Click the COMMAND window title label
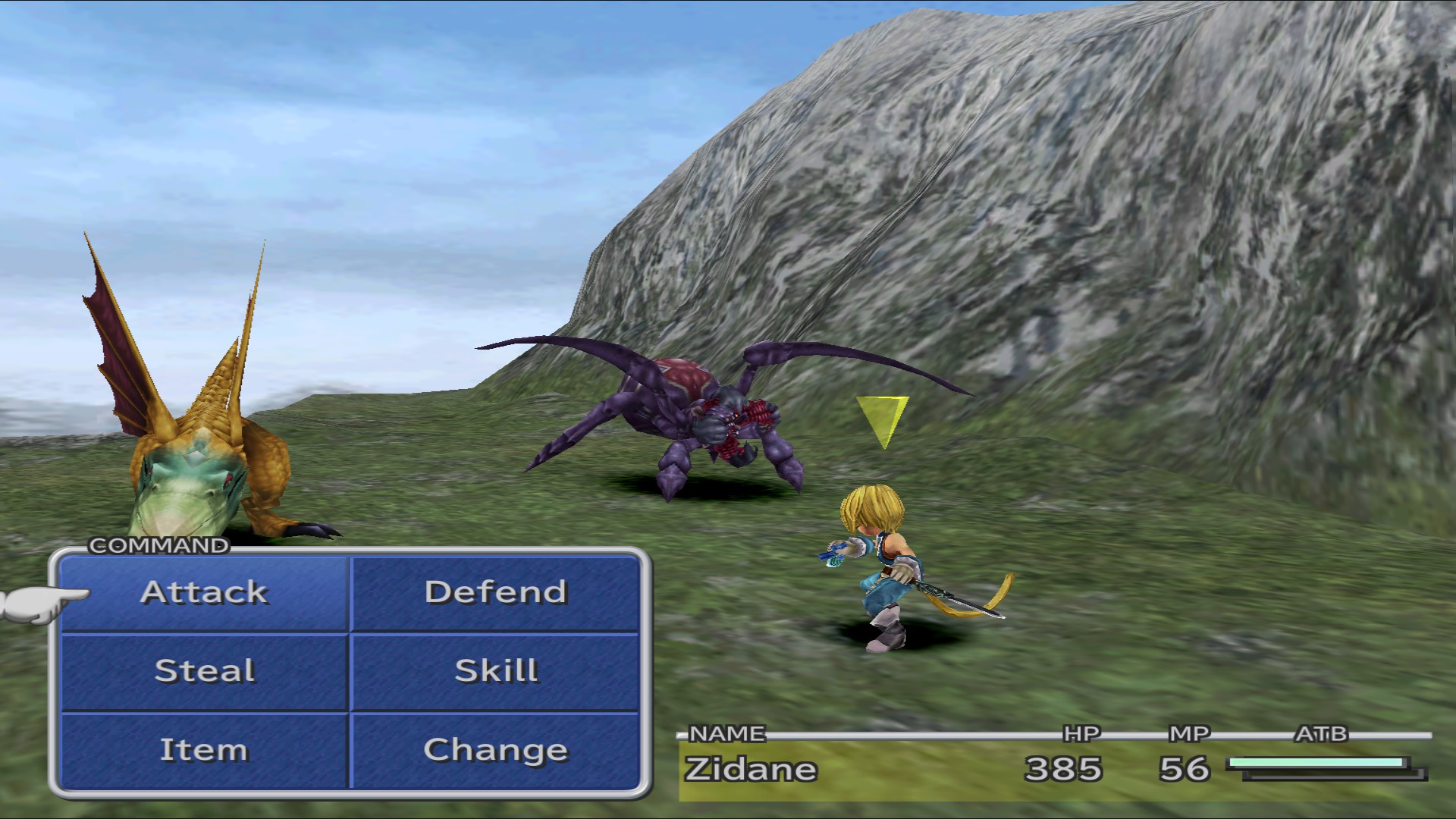The width and height of the screenshot is (1456, 819). tap(158, 544)
